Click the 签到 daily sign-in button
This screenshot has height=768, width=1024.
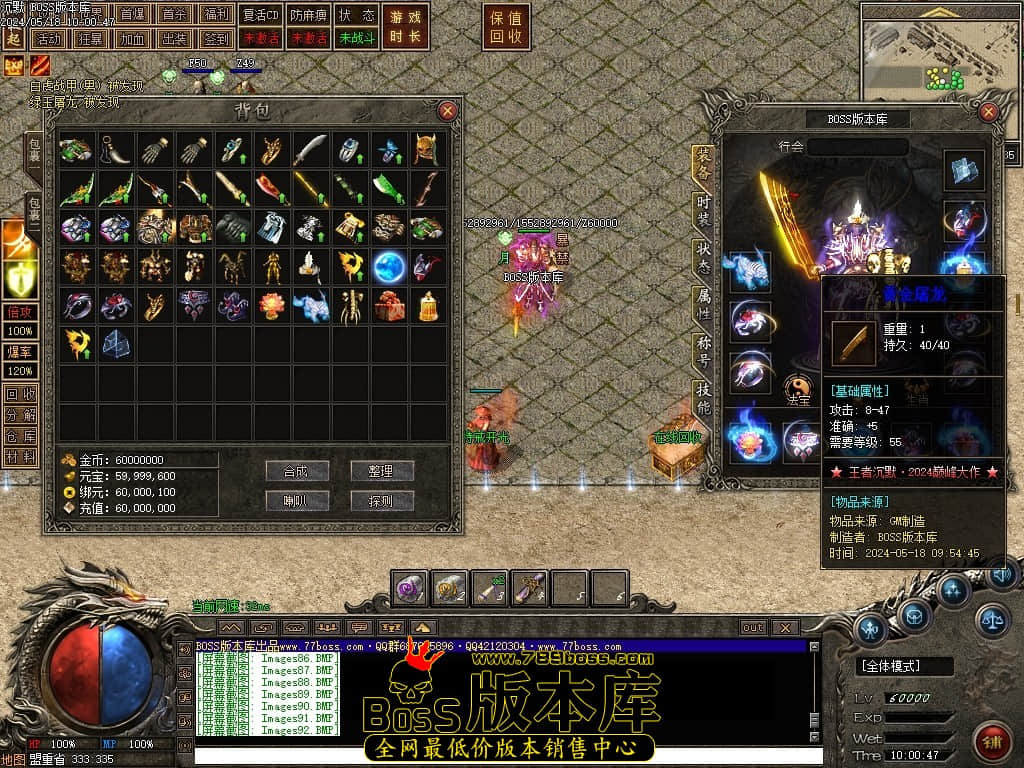point(216,39)
